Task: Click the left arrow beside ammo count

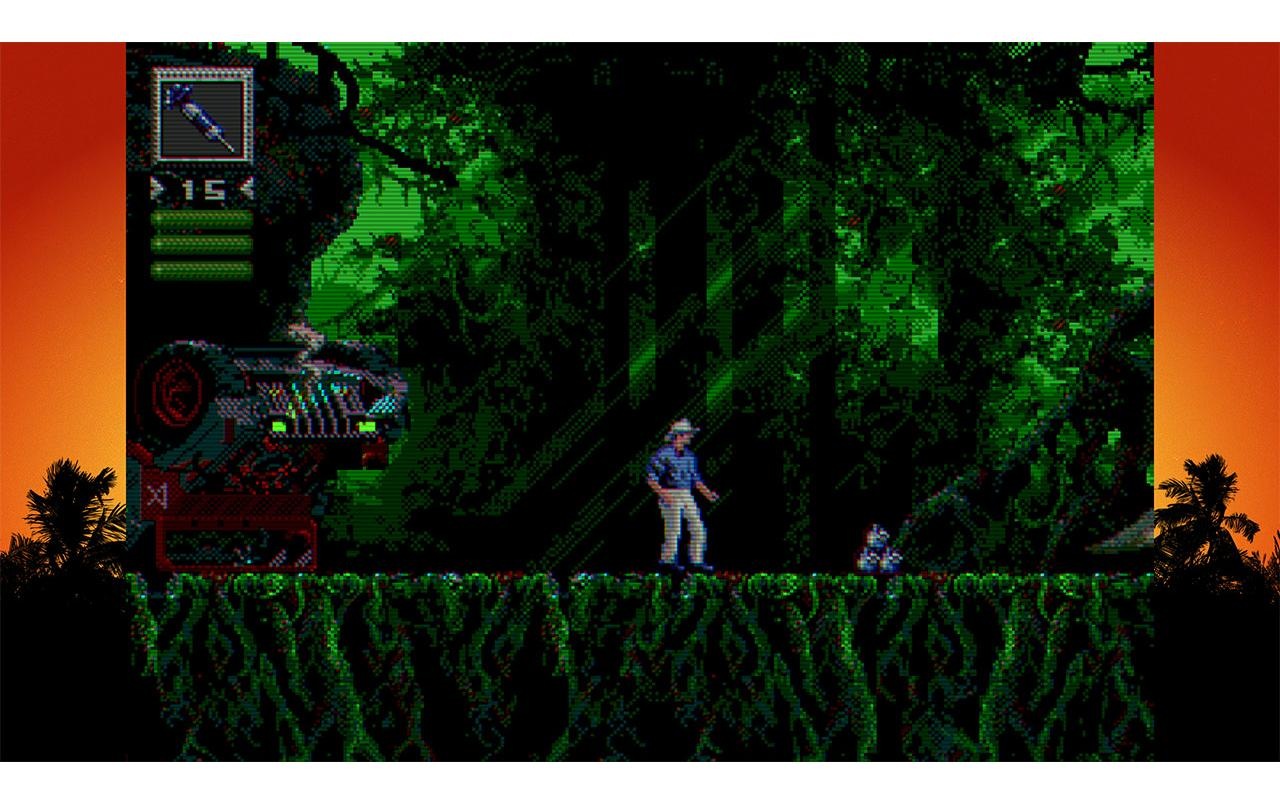Action: coord(155,186)
